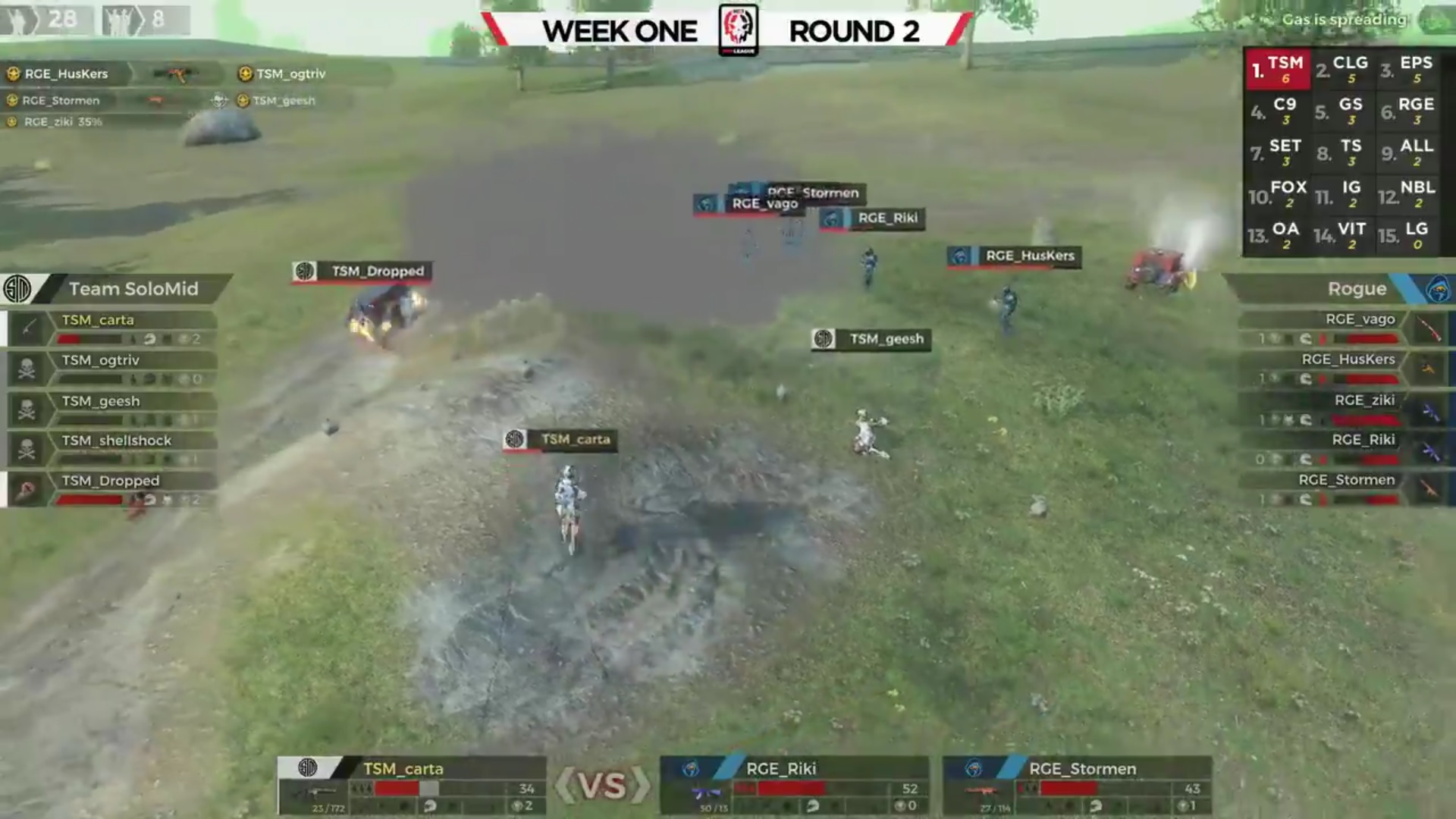Image resolution: width=1456 pixels, height=819 pixels.
Task: Toggle RGE_Riki's armor status icon
Action: (x=1306, y=457)
